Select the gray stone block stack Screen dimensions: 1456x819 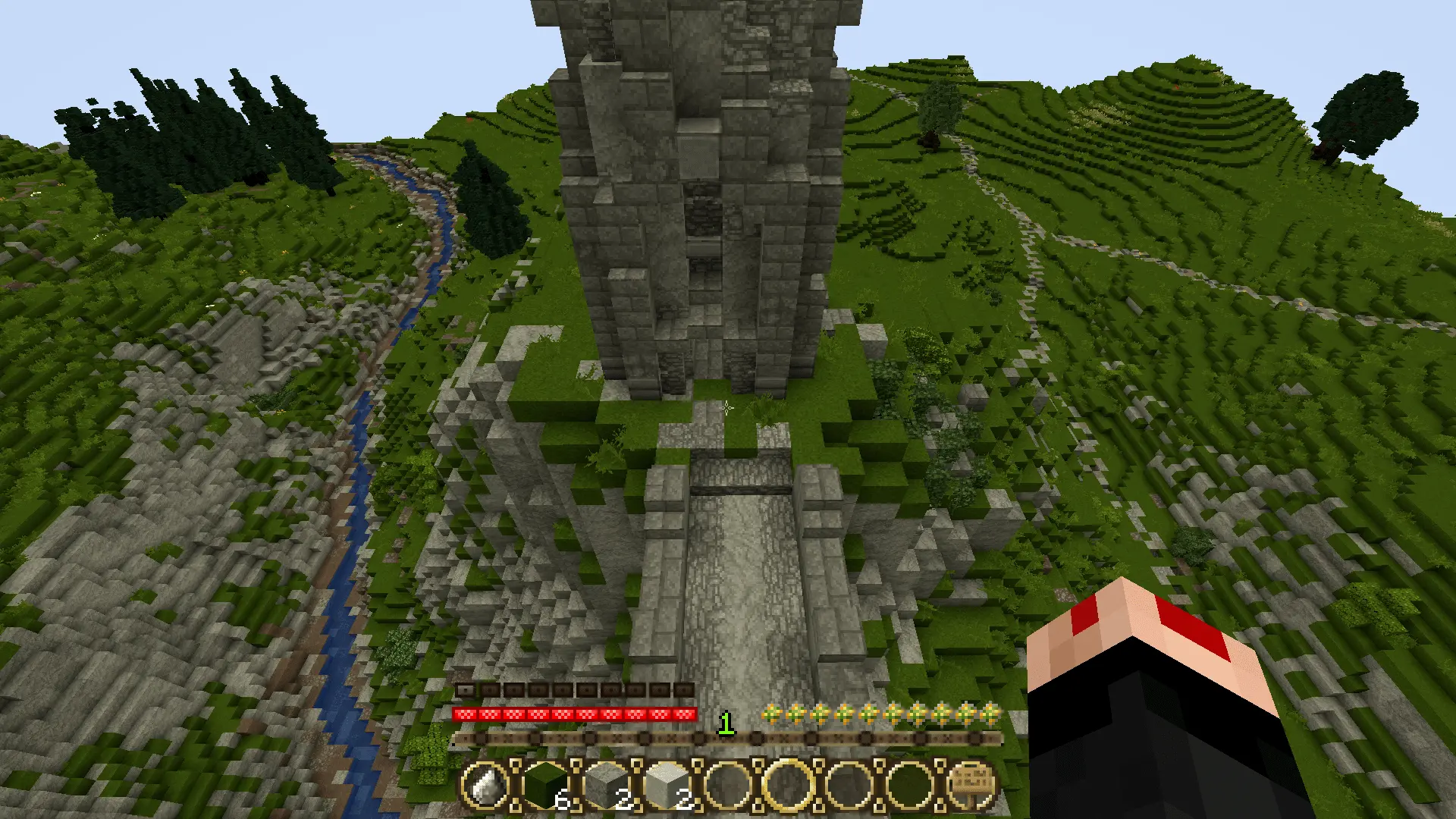point(607,786)
